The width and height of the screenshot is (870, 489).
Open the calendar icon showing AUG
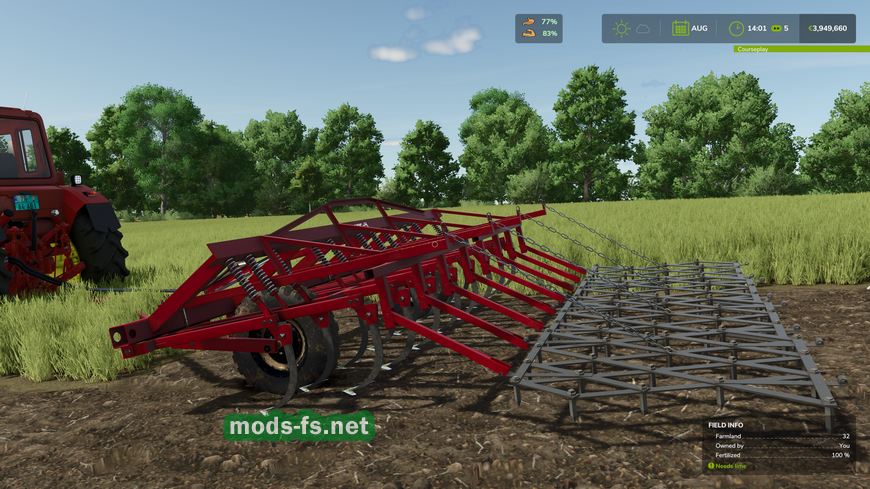coord(680,28)
